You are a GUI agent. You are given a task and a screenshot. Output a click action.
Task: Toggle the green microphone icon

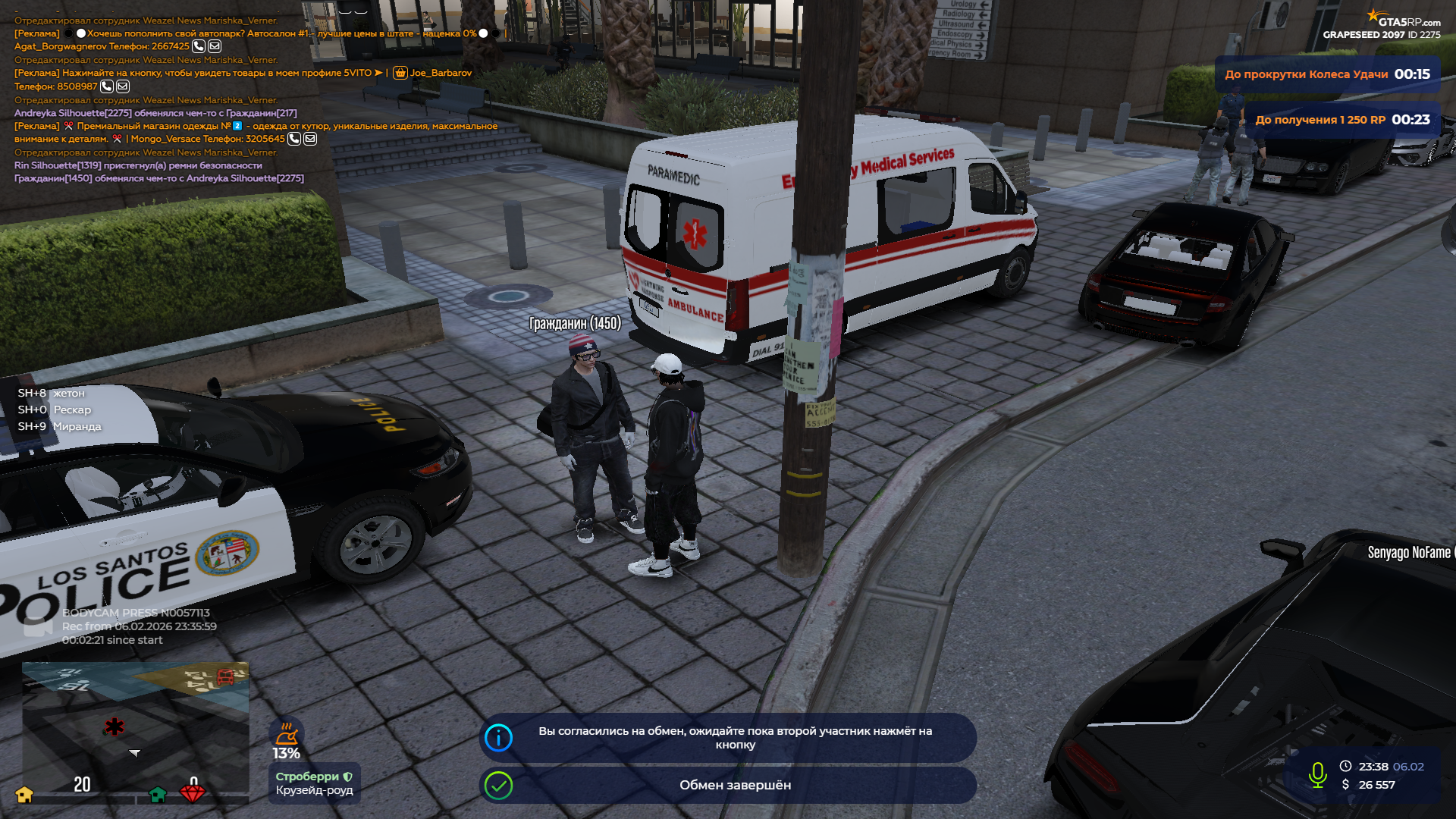[1318, 775]
